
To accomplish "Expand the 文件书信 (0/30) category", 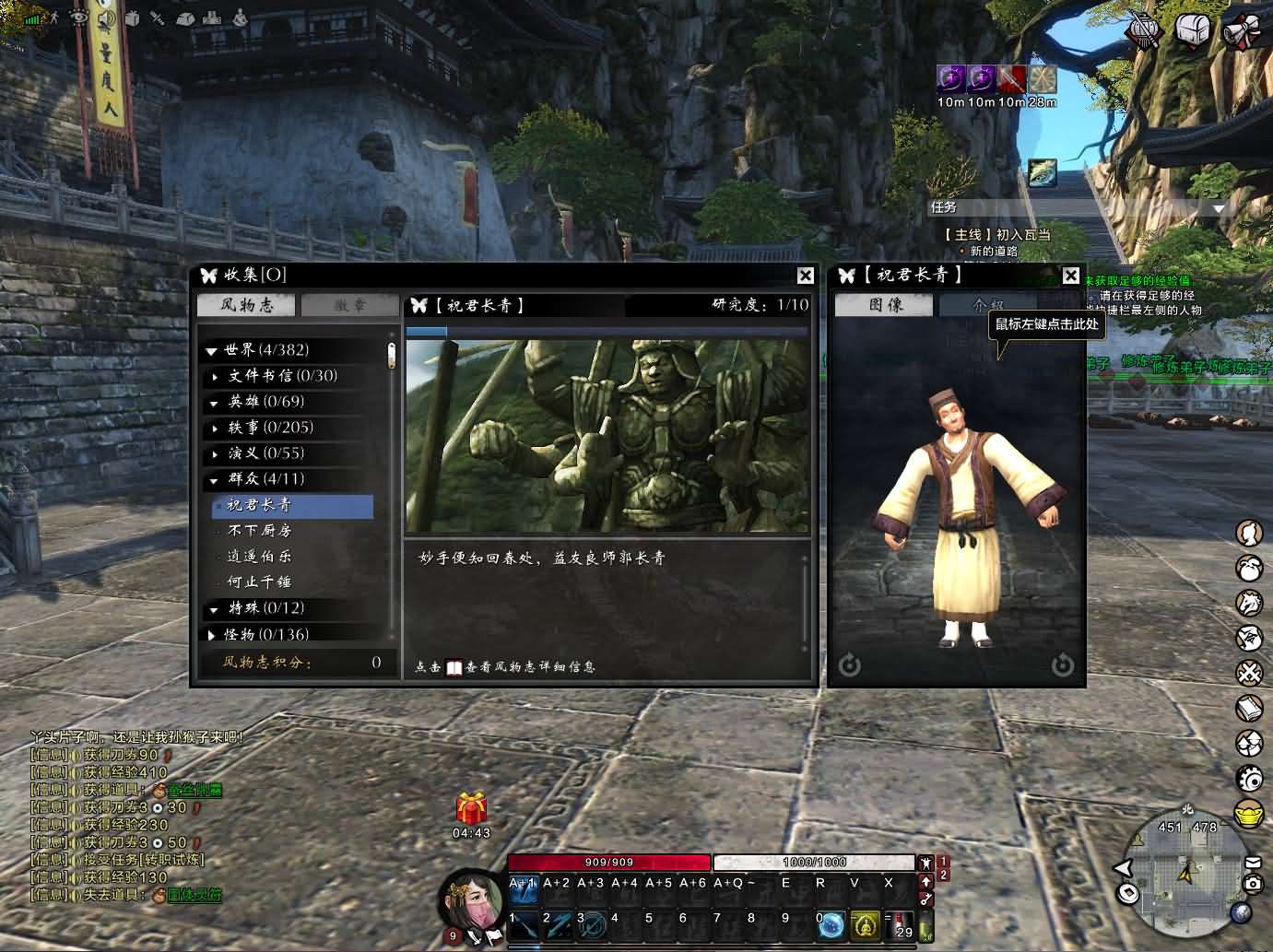I will coord(216,376).
